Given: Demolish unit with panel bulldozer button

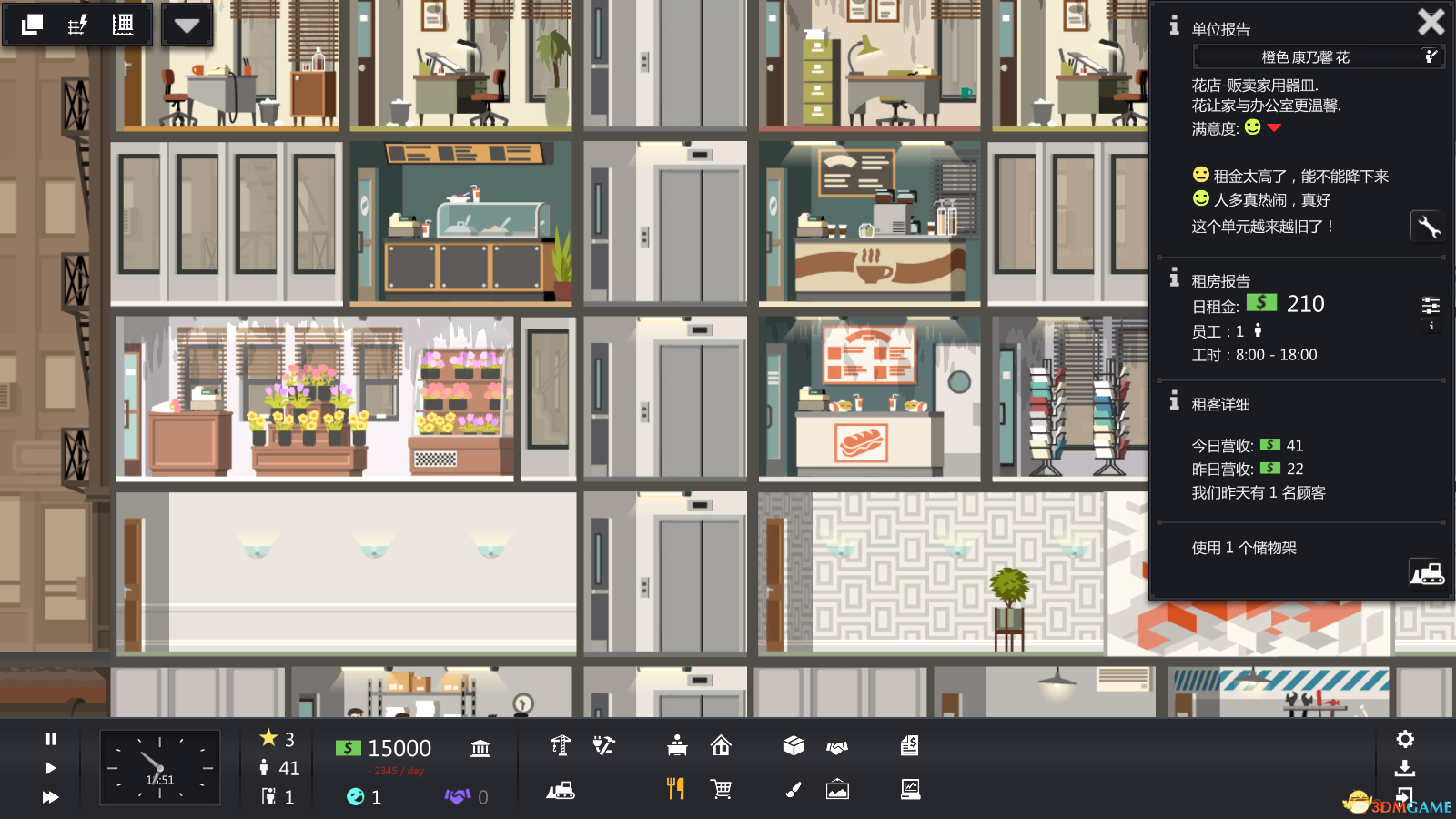Looking at the screenshot, I should click(1427, 573).
